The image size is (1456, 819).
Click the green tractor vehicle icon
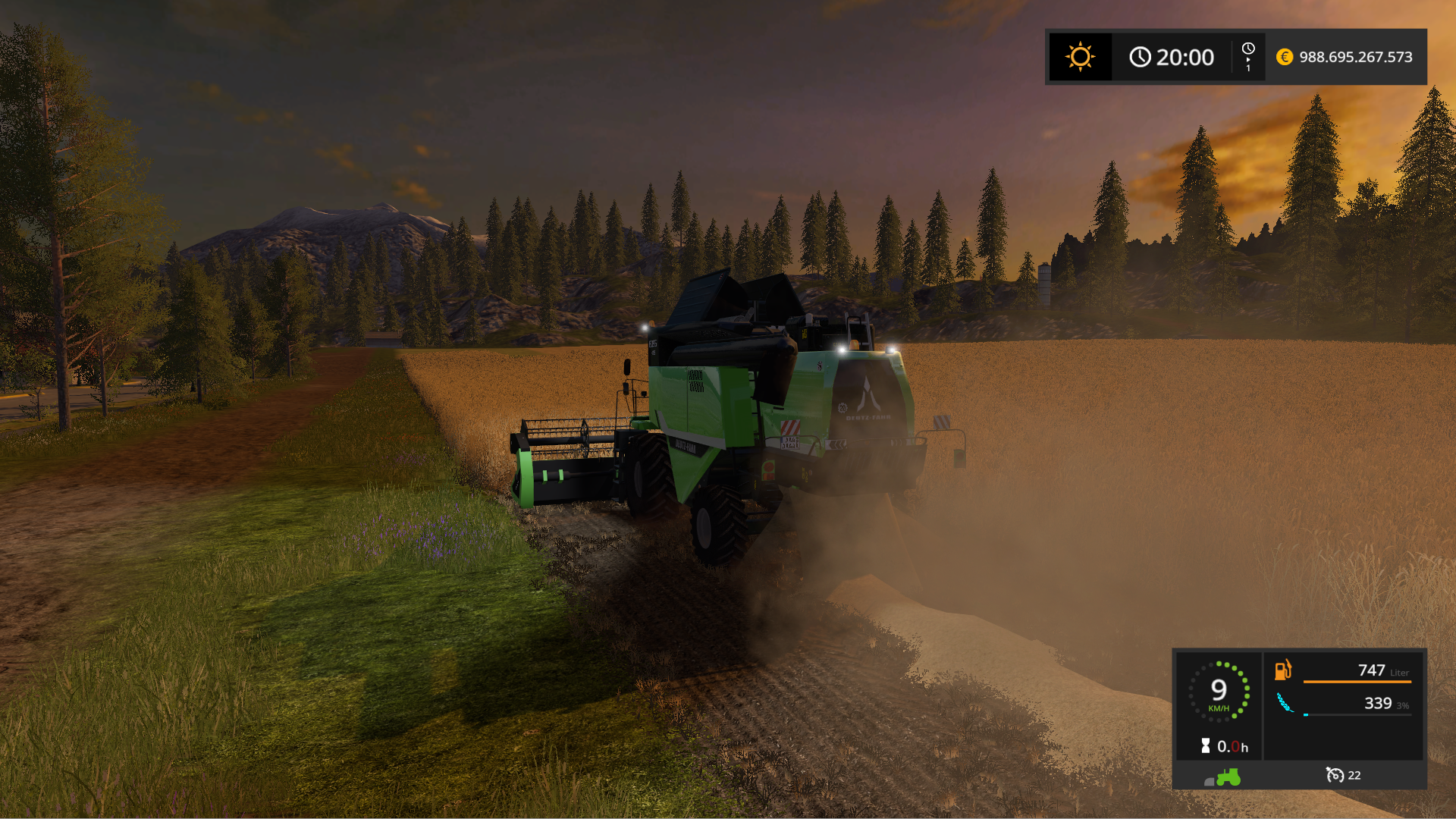[1228, 777]
